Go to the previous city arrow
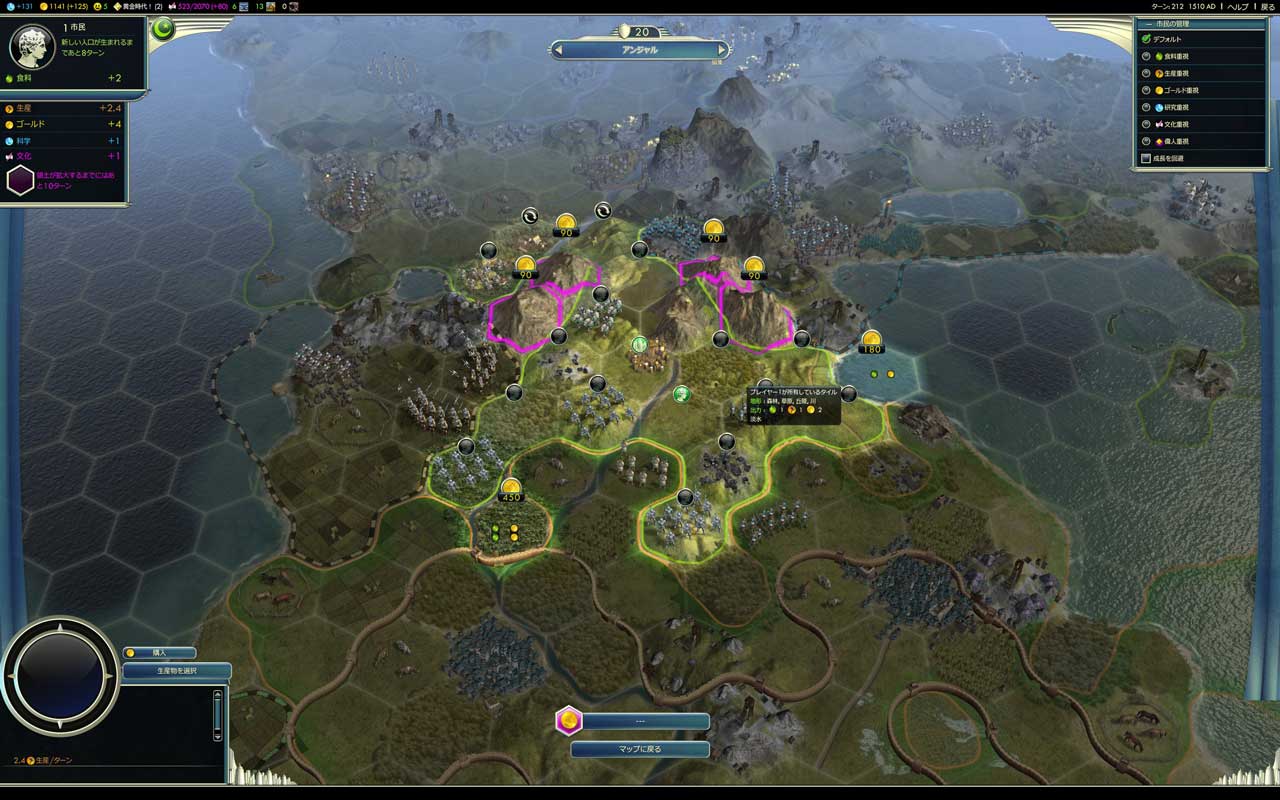This screenshot has width=1280, height=800. [558, 49]
